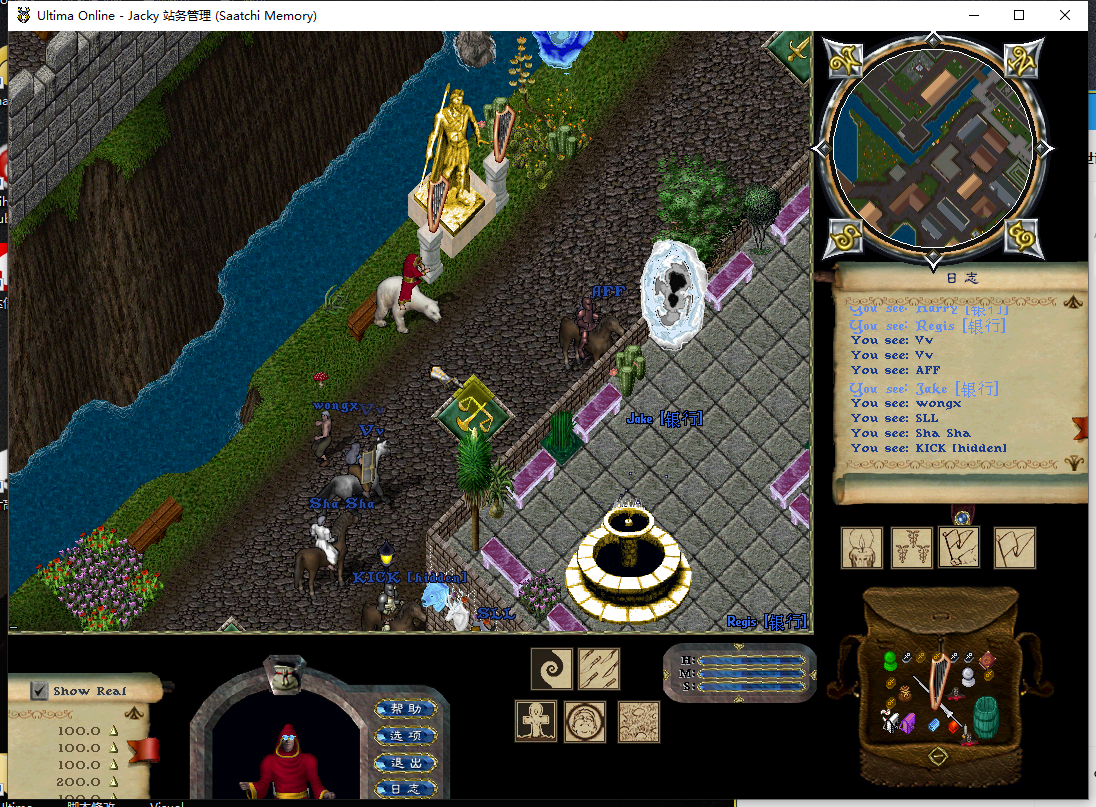Select the red spellbook in the backpack
The width and height of the screenshot is (1096, 807).
(987, 660)
